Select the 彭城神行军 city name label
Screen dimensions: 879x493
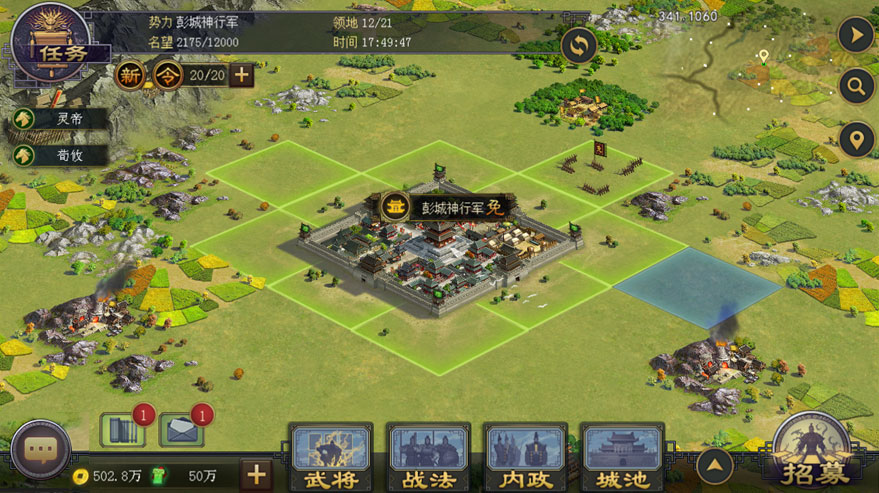(x=448, y=207)
